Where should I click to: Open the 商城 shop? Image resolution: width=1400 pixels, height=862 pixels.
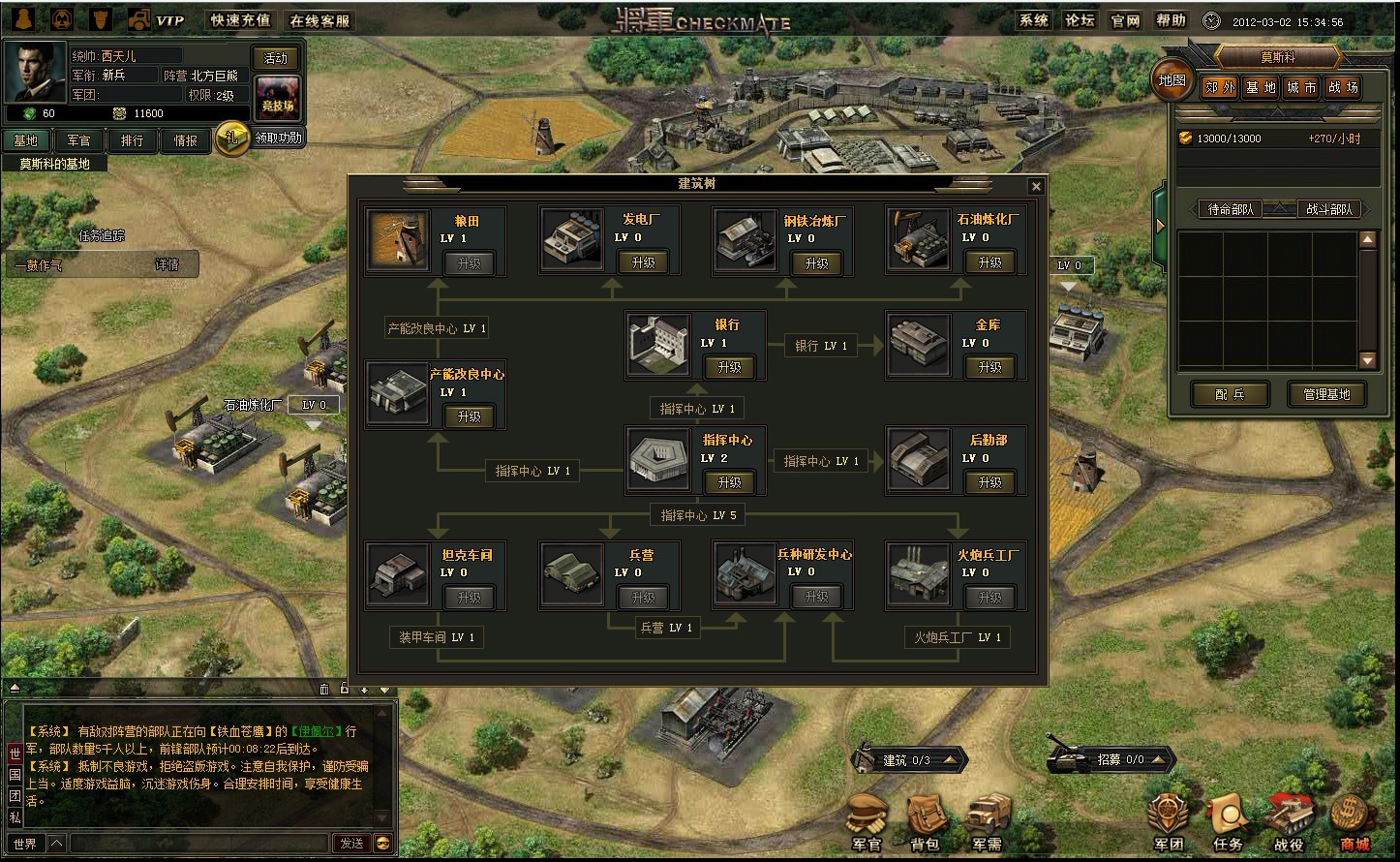(1354, 823)
